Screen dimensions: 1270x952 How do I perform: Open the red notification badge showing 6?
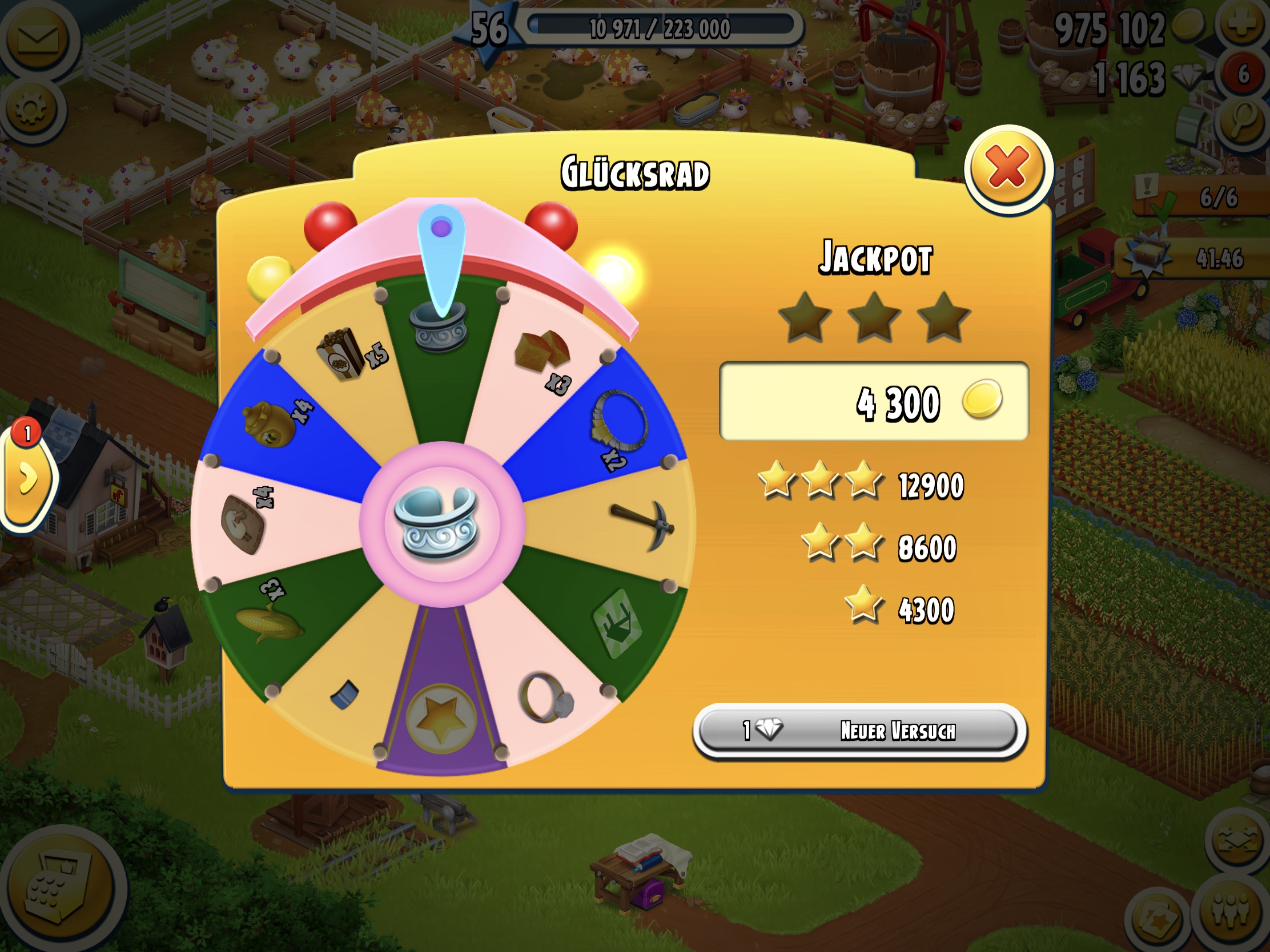pyautogui.click(x=1243, y=75)
